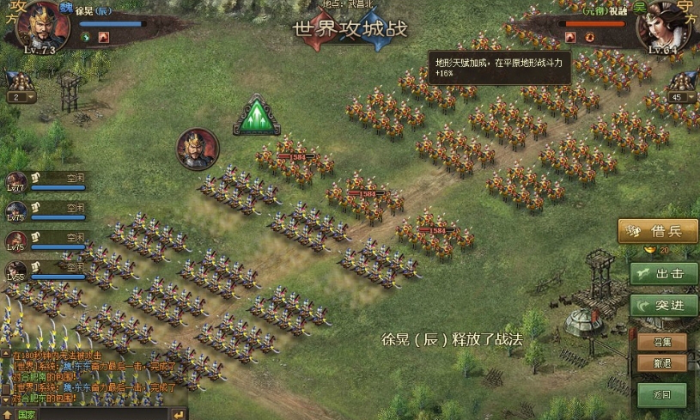700x420 pixels.
Task: Send chat with the enter arrow button
Action: 180,413
